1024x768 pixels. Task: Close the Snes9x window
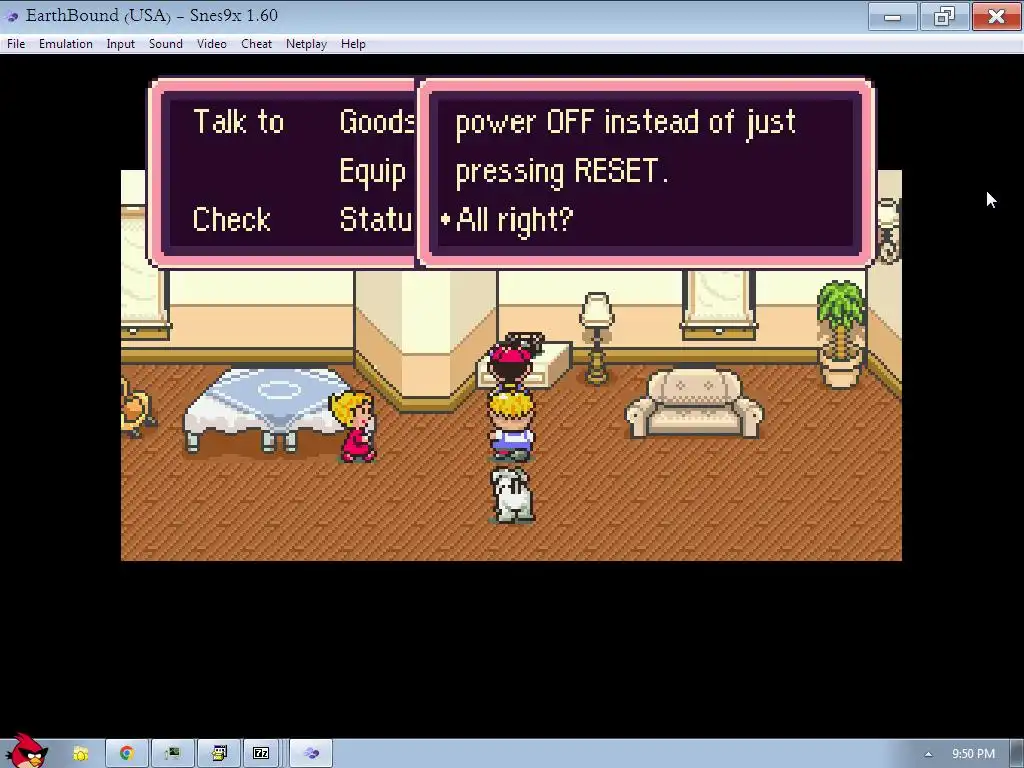[996, 16]
